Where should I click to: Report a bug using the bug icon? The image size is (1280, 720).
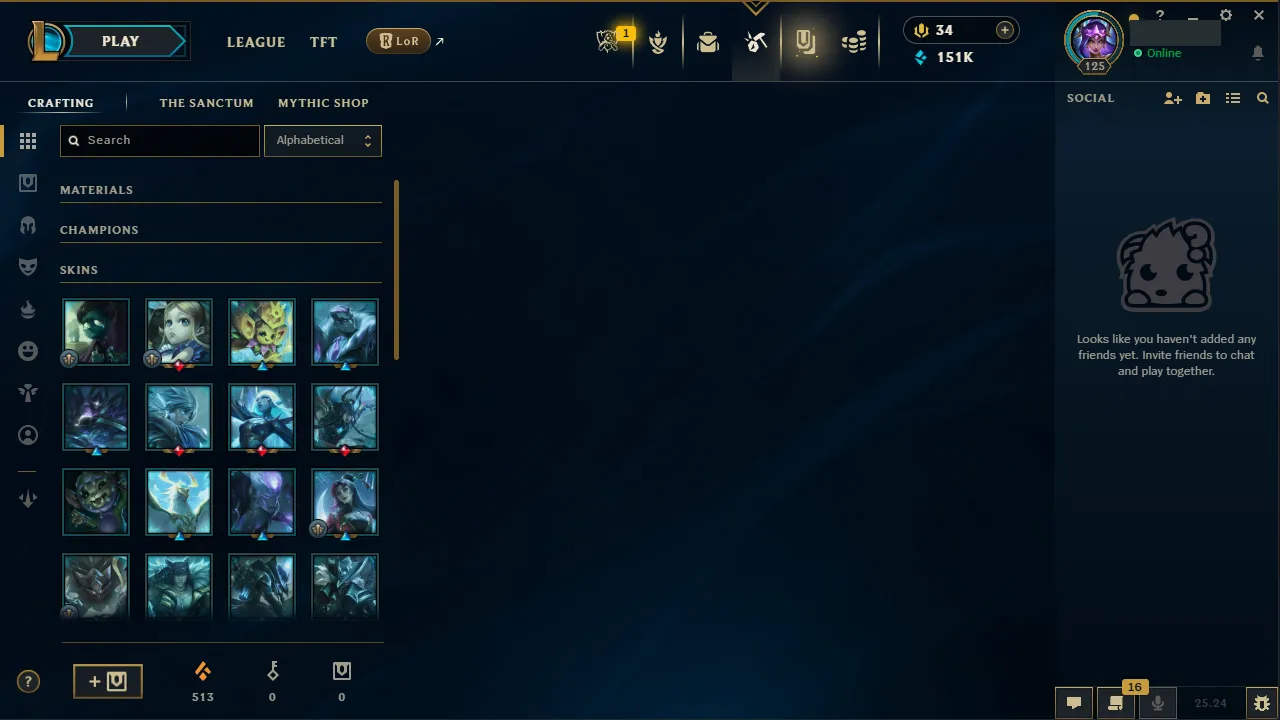click(1261, 703)
